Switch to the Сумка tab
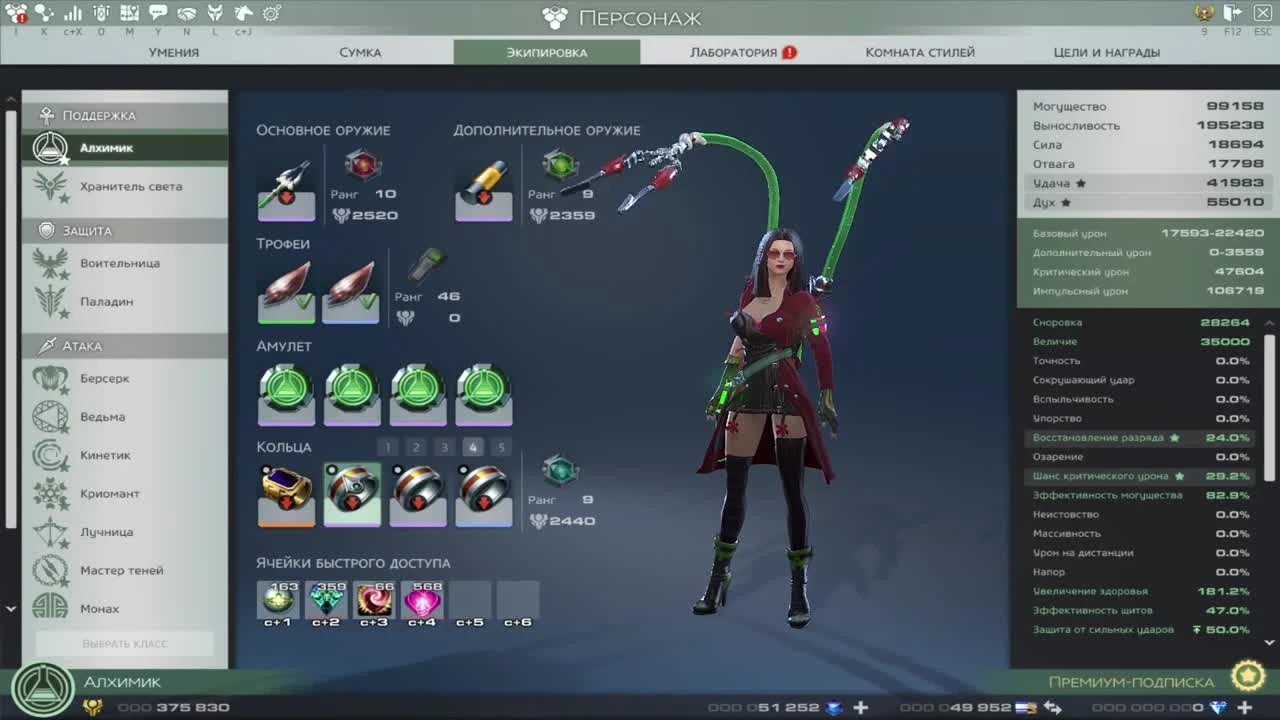The image size is (1280, 720). [x=361, y=52]
